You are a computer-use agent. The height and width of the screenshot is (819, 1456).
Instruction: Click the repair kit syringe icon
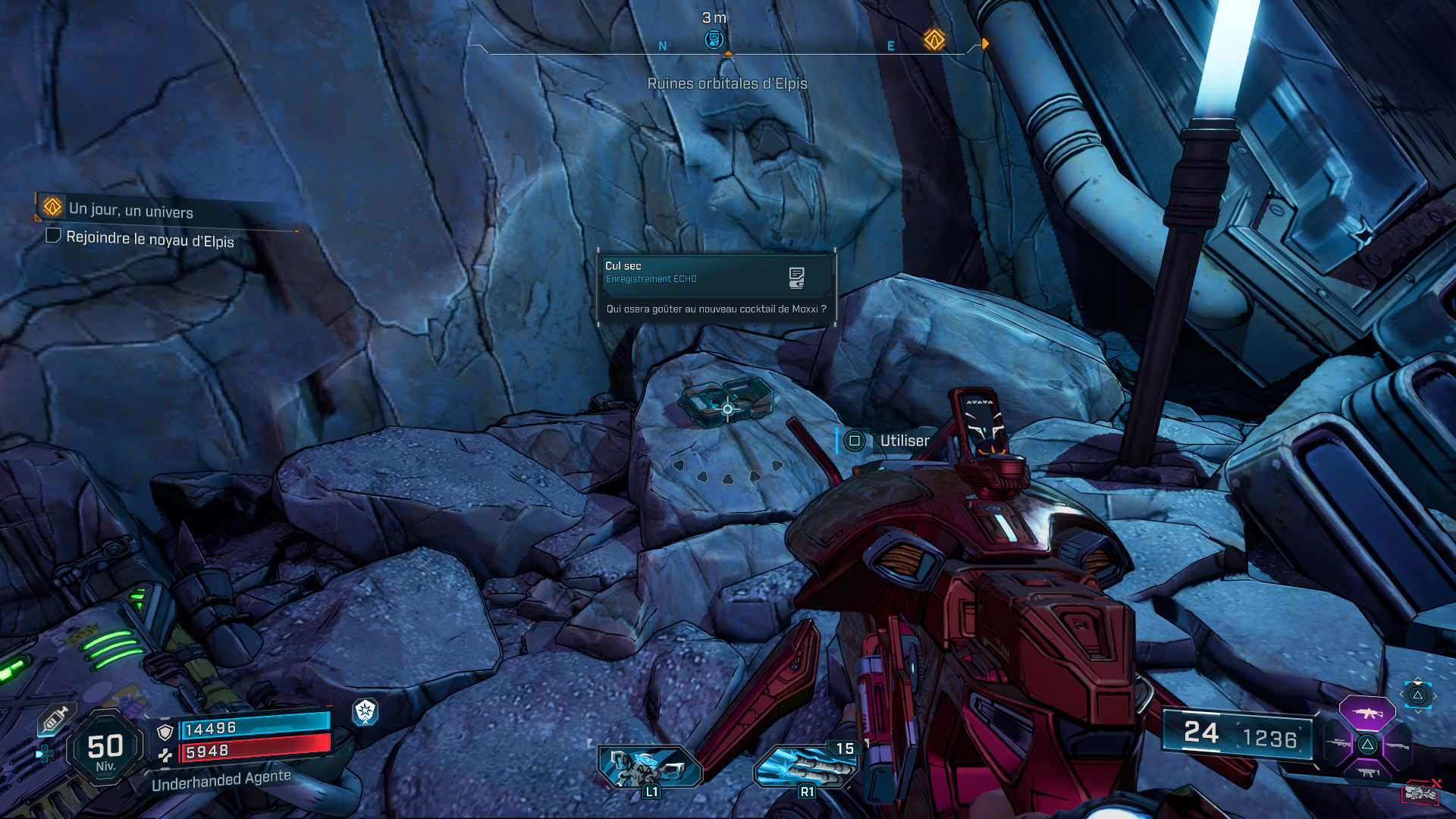(55, 719)
